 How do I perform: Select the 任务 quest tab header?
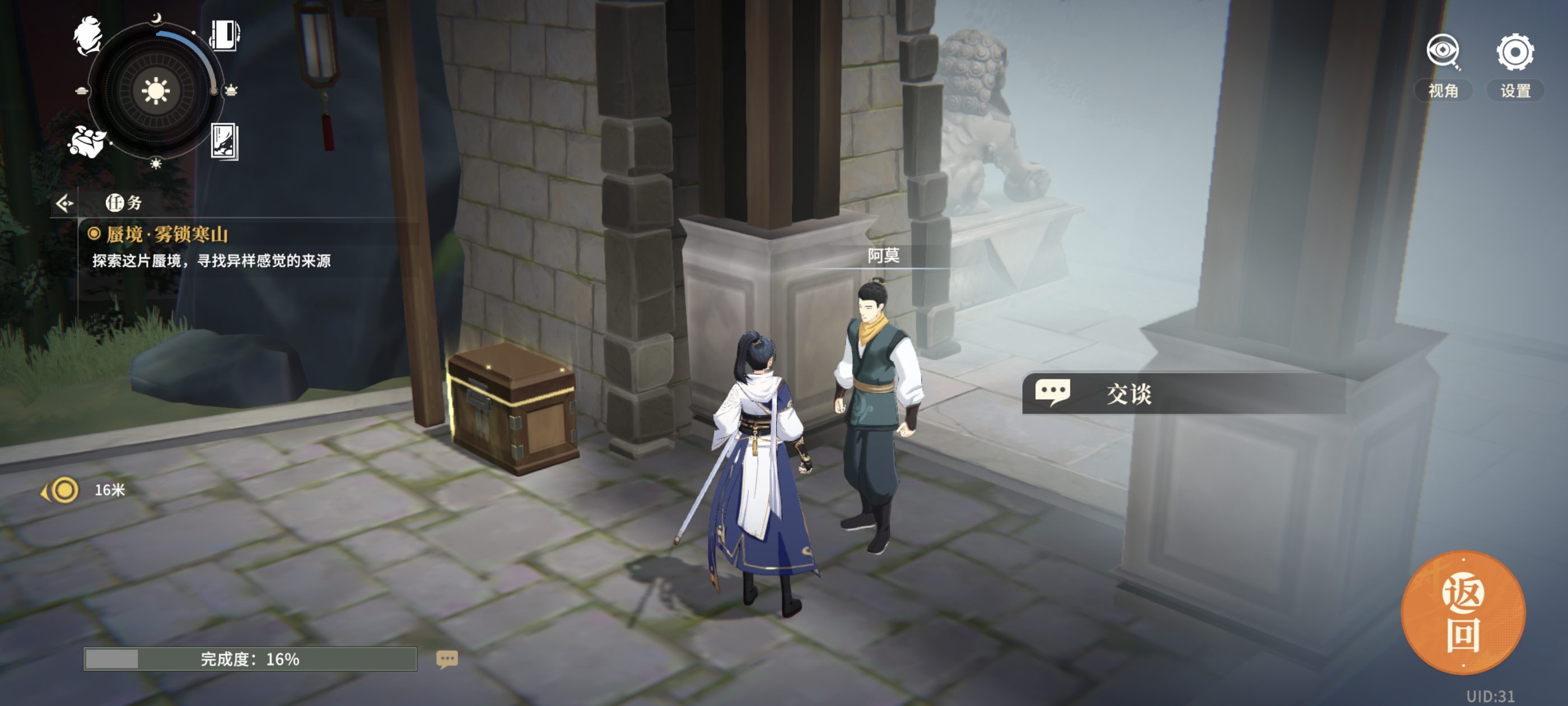pos(124,203)
